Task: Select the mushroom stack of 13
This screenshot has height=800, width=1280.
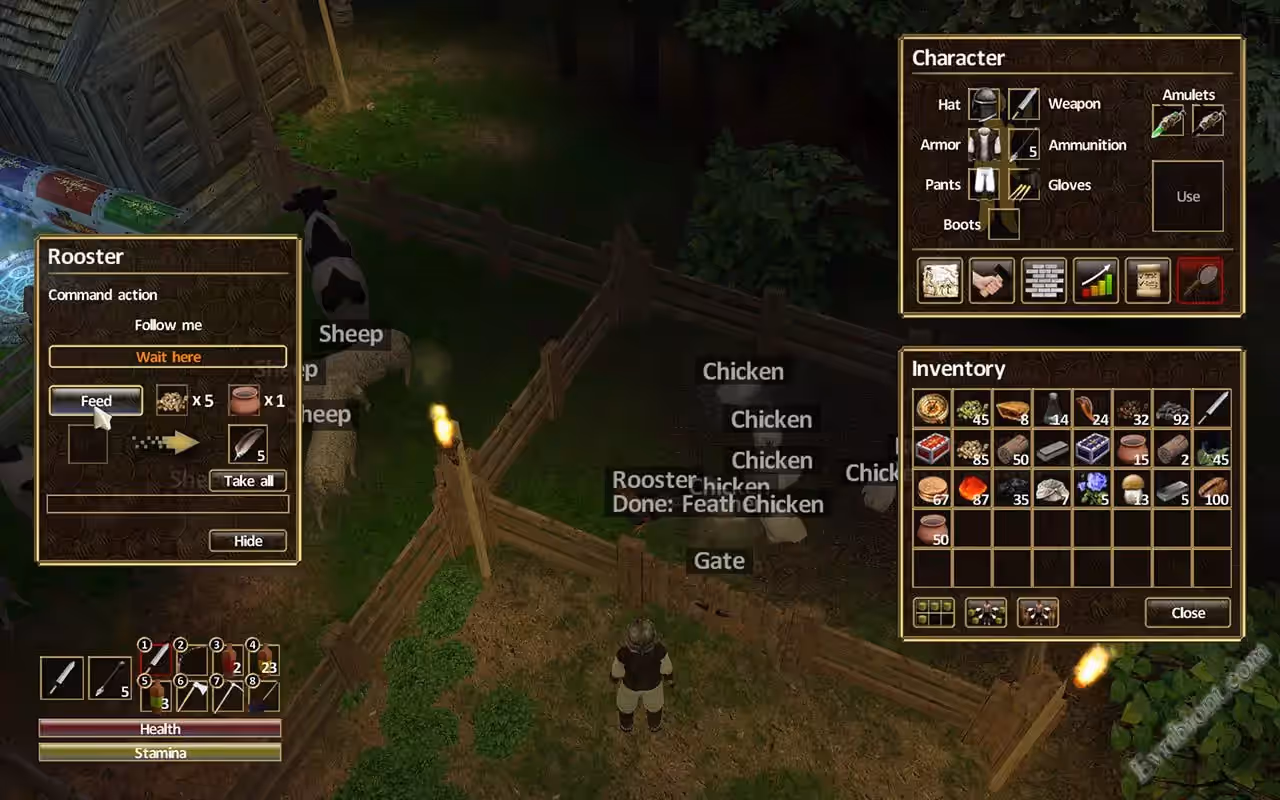Action: [x=1132, y=489]
